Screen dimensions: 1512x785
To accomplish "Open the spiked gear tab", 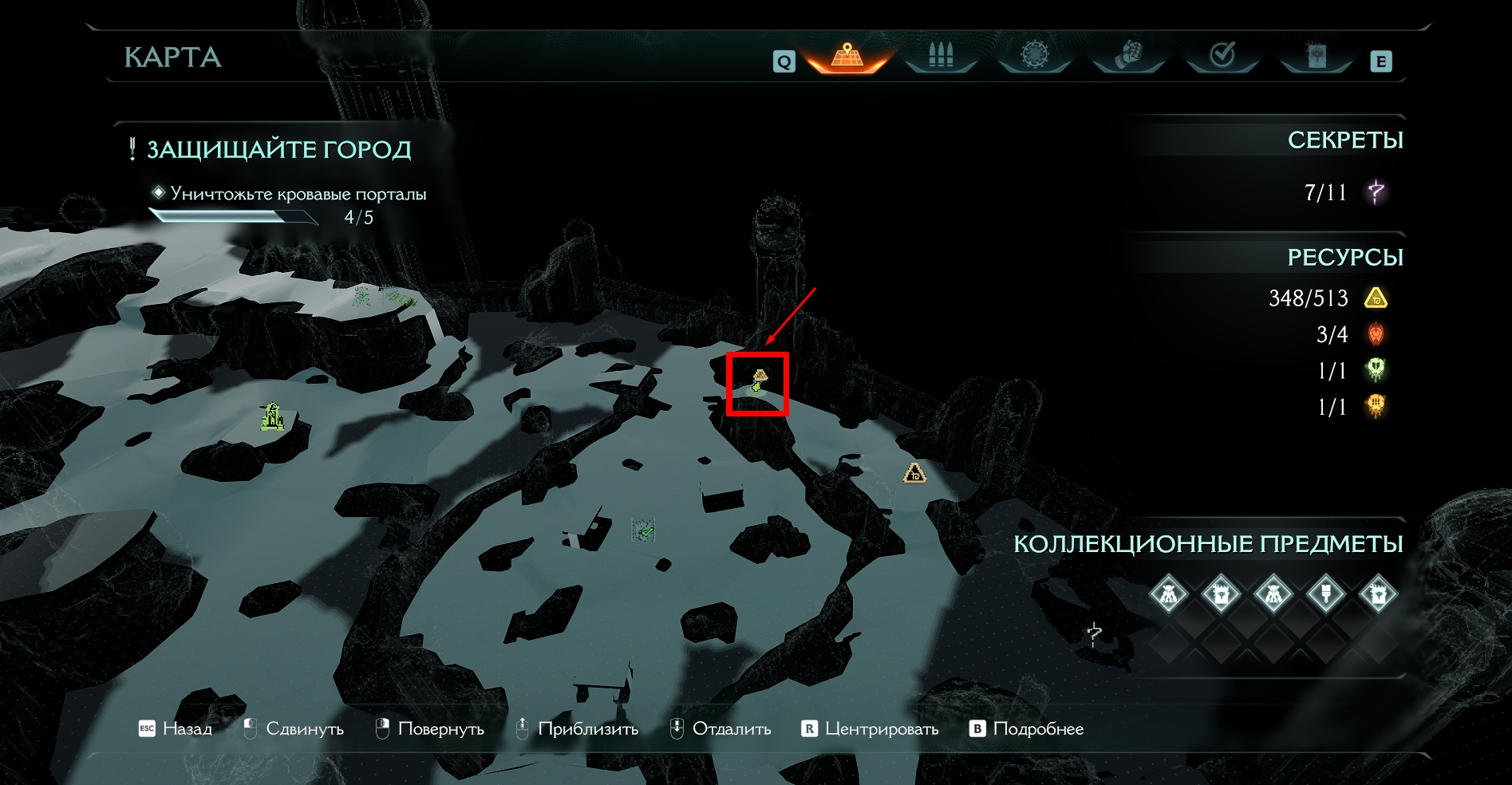I will click(x=1034, y=56).
